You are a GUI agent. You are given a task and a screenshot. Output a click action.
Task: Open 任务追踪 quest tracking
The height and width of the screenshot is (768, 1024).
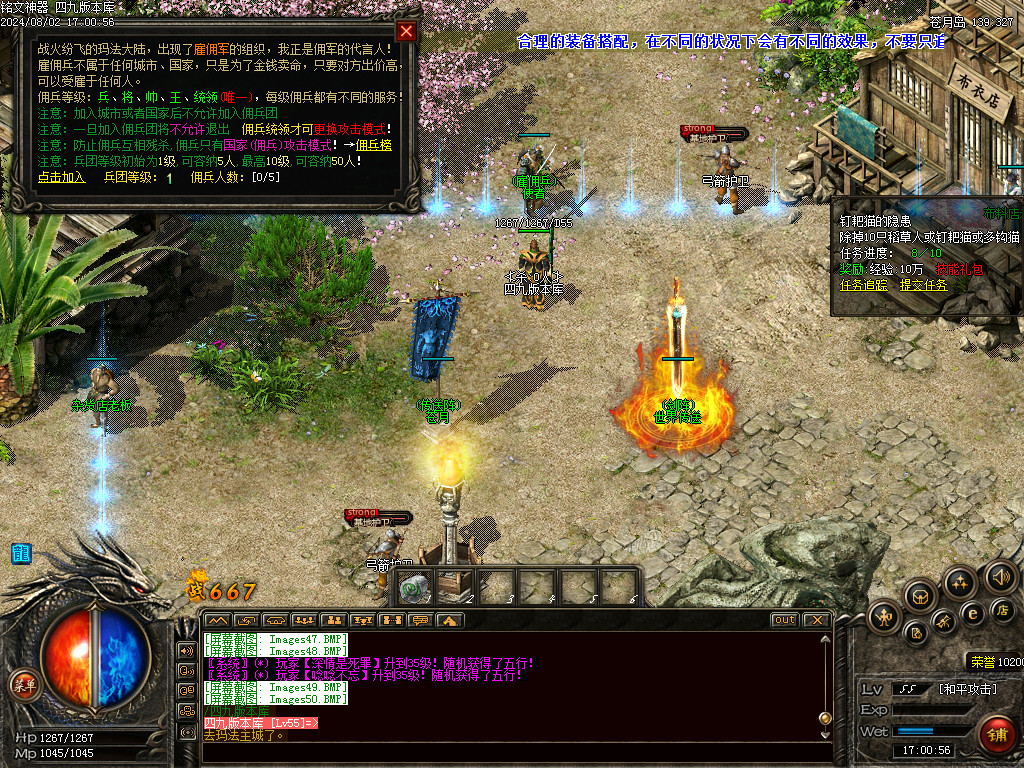865,284
